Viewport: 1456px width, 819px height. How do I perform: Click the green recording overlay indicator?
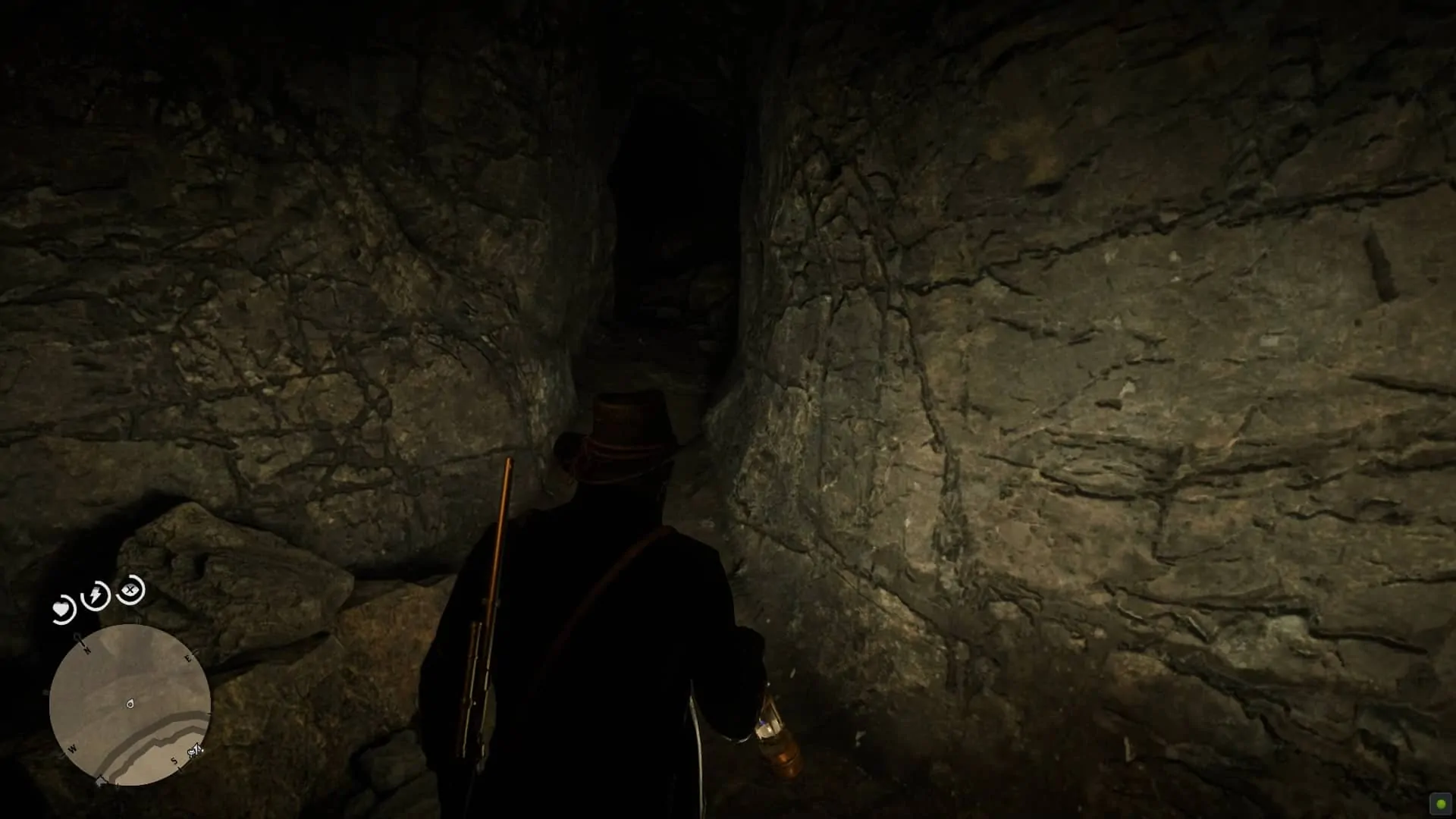(1440, 804)
